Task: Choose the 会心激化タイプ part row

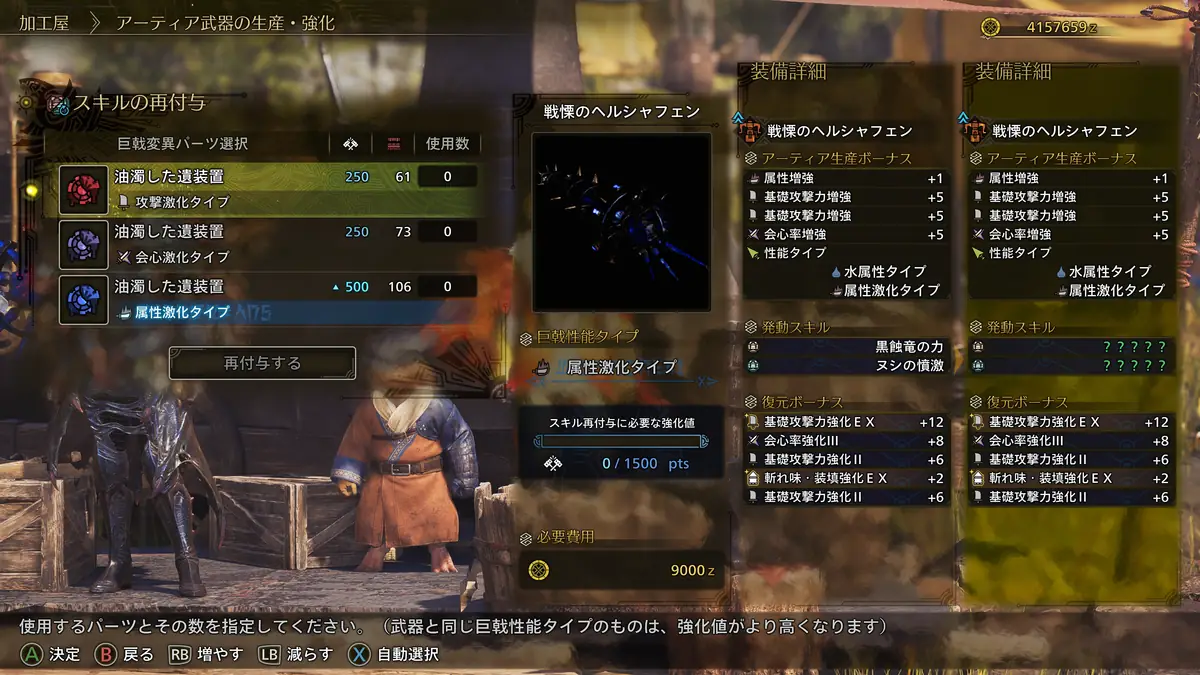Action: click(x=268, y=243)
